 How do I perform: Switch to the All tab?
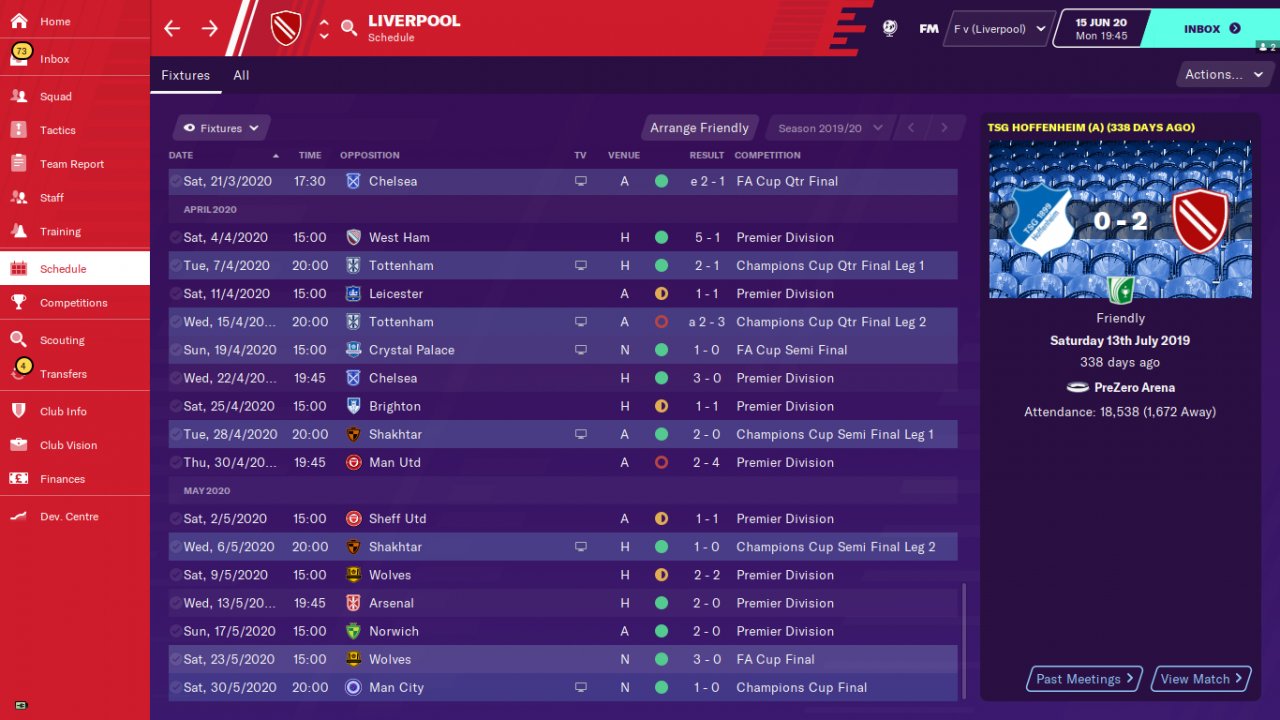(241, 75)
